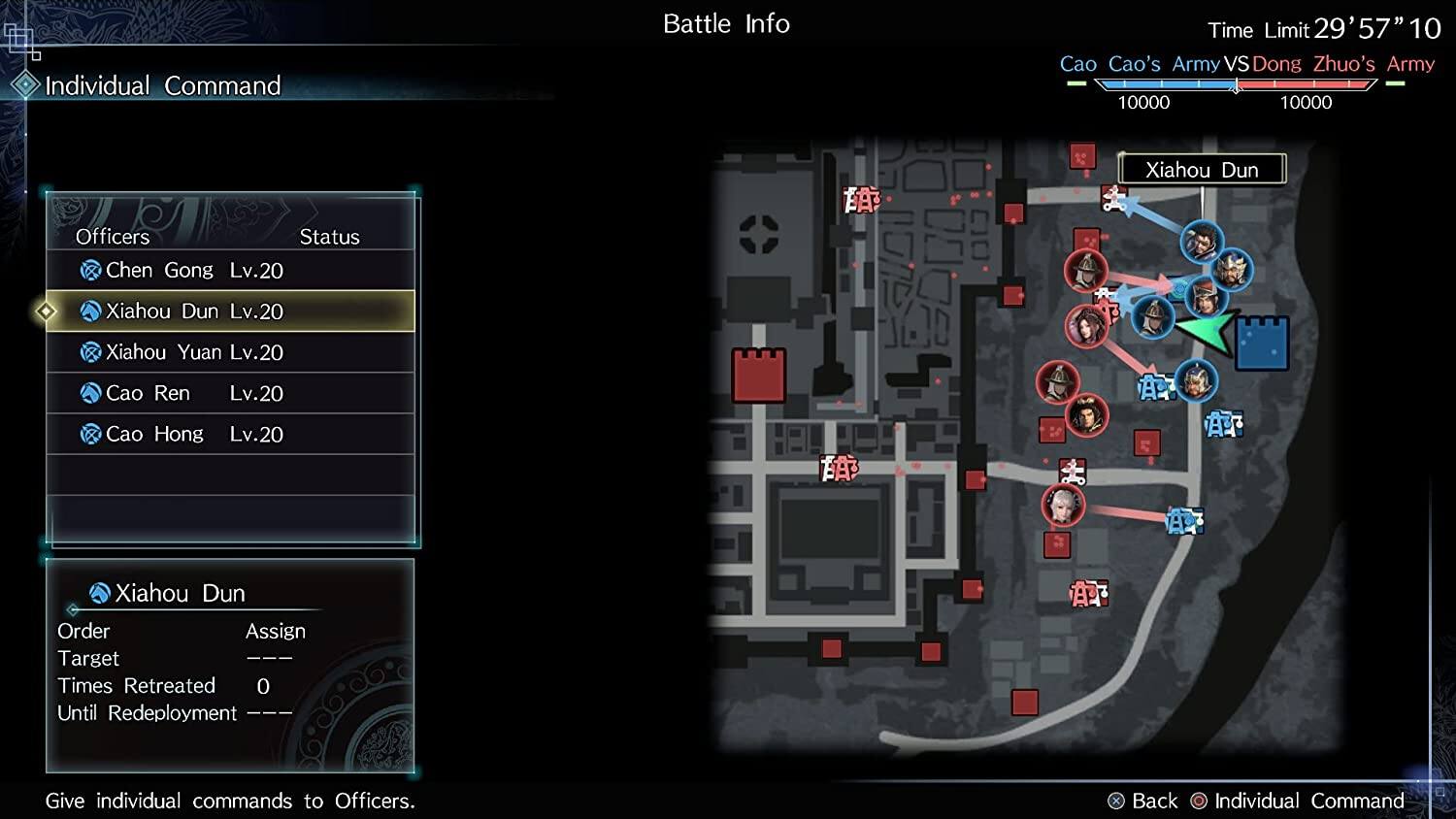The width and height of the screenshot is (1456, 819).
Task: Click the Assign order entry in the info panel
Action: [x=276, y=631]
